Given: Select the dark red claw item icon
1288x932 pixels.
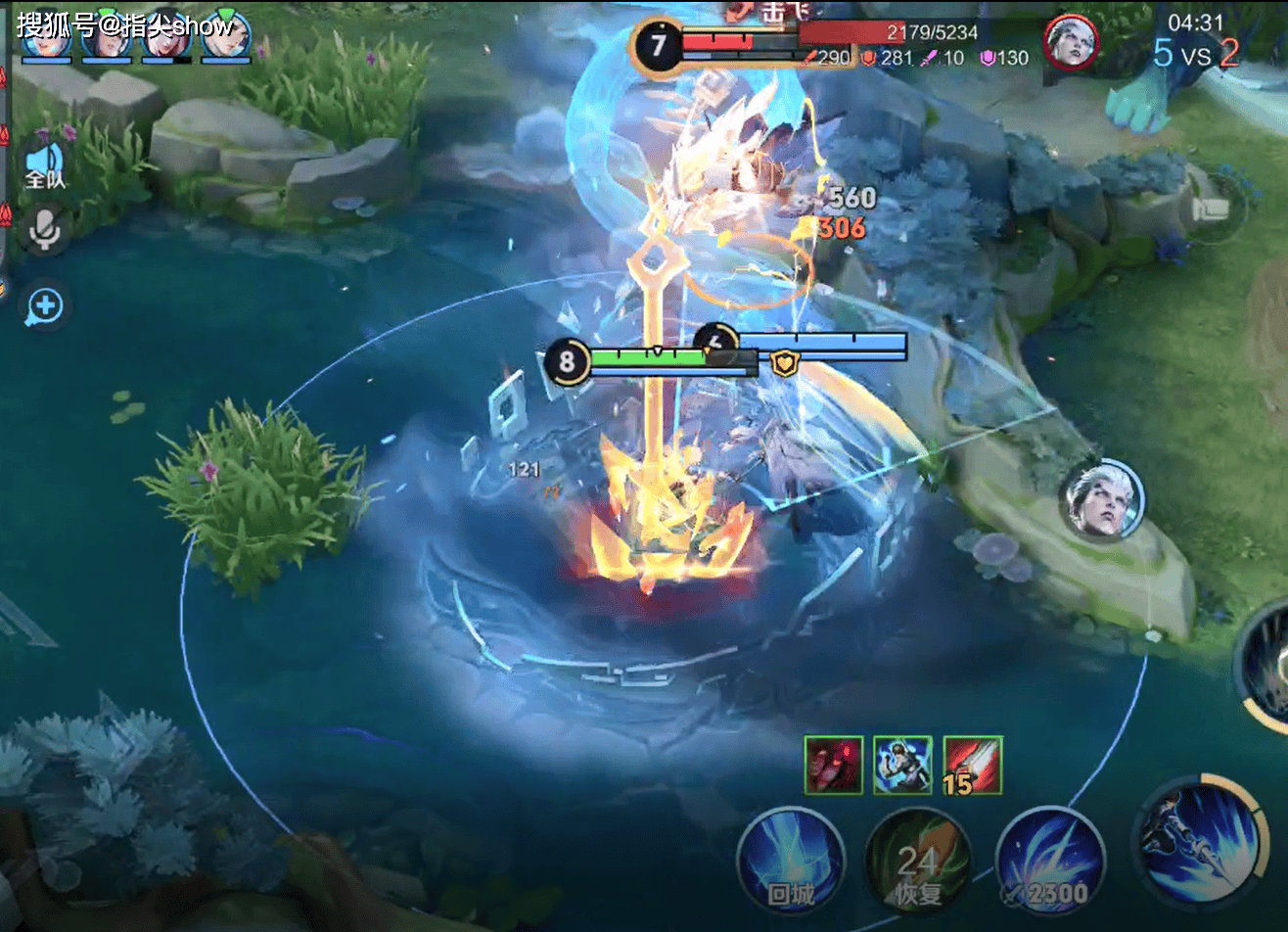Looking at the screenshot, I should click(833, 765).
